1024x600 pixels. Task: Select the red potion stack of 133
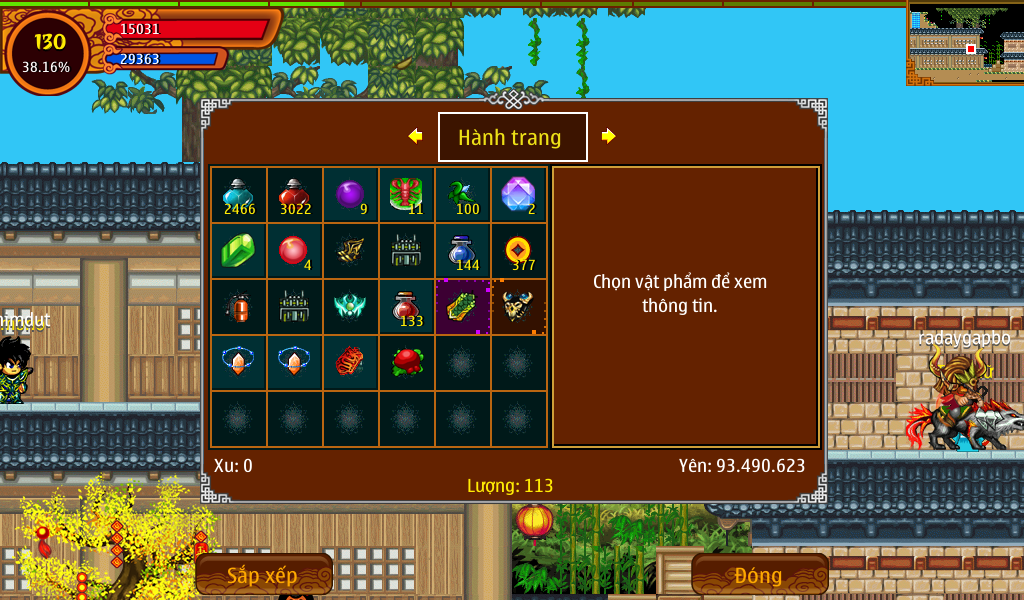pyautogui.click(x=406, y=307)
